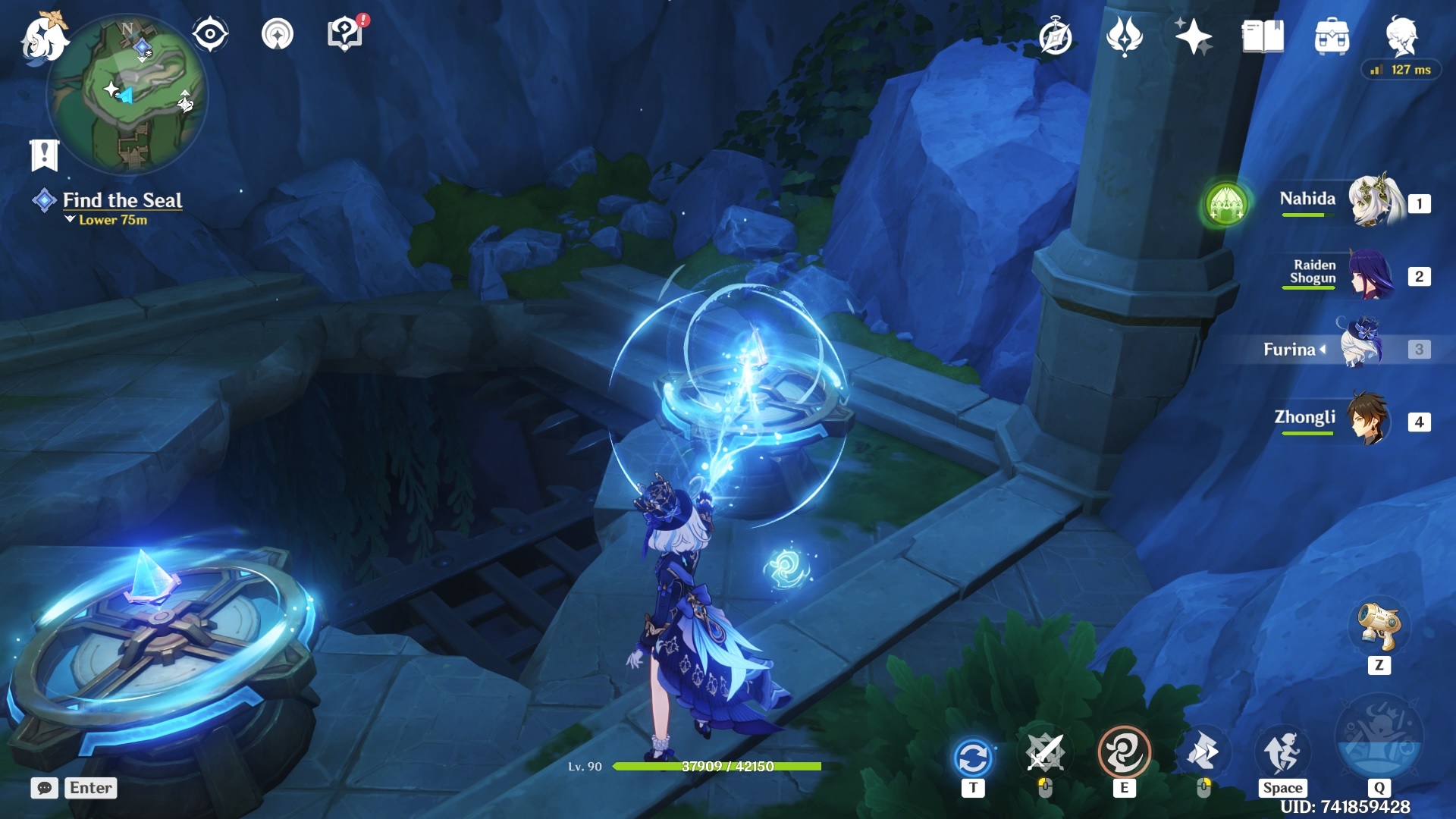The height and width of the screenshot is (819, 1456).
Task: Open the quest log banner icon
Action: pyautogui.click(x=44, y=155)
